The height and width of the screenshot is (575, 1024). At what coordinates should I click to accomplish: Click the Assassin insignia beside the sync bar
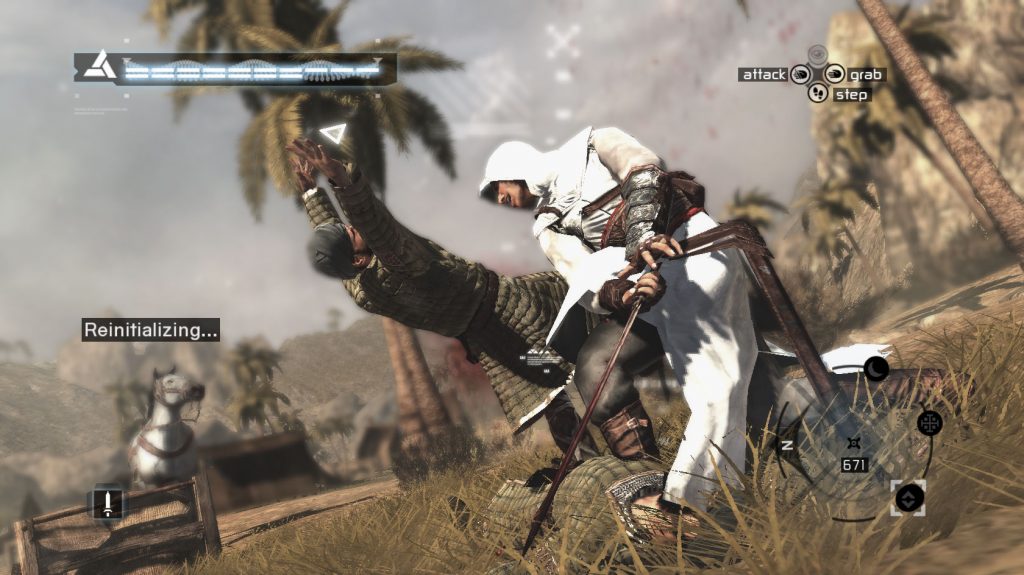point(99,68)
